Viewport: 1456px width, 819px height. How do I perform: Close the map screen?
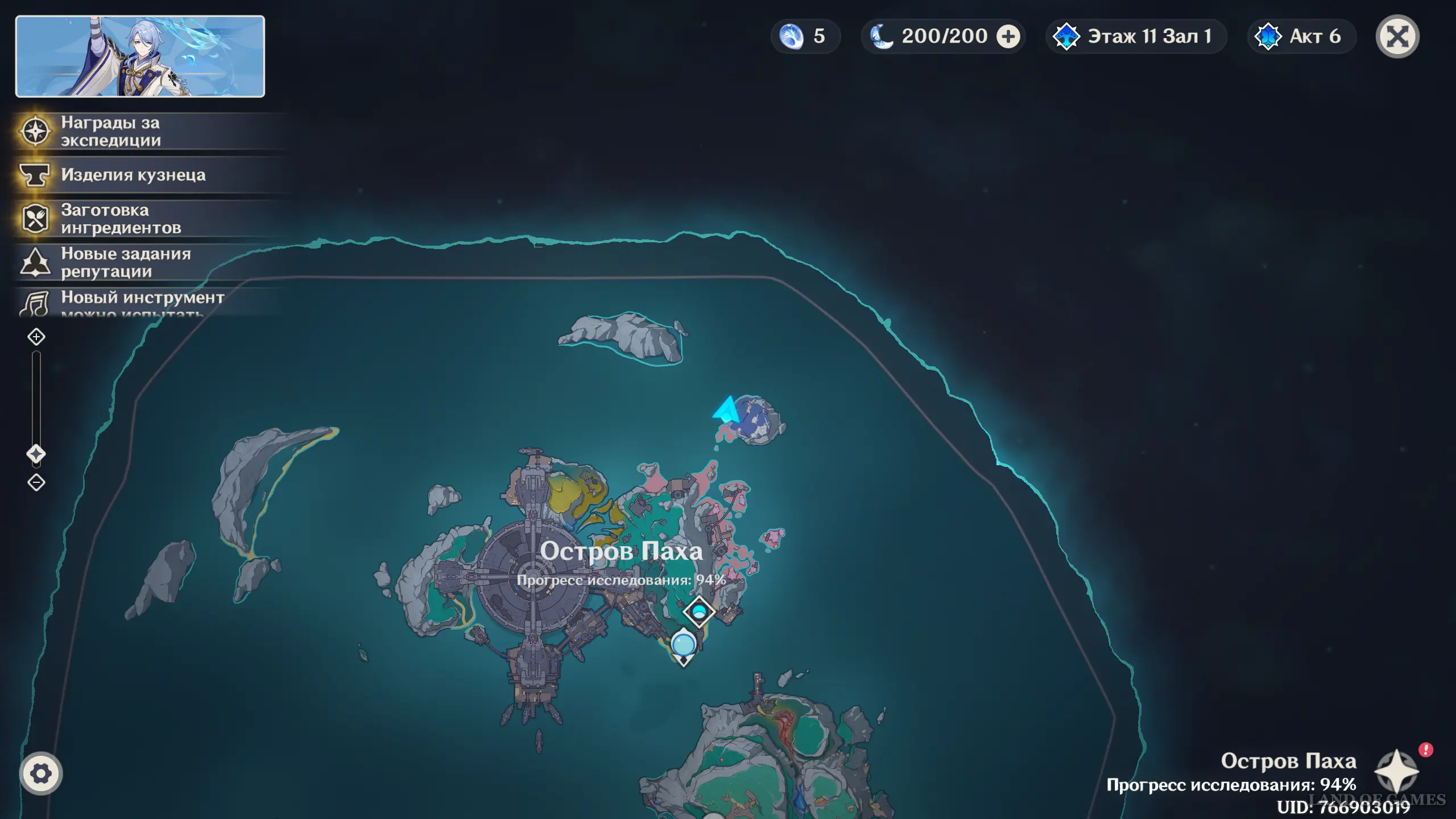coord(1397,37)
